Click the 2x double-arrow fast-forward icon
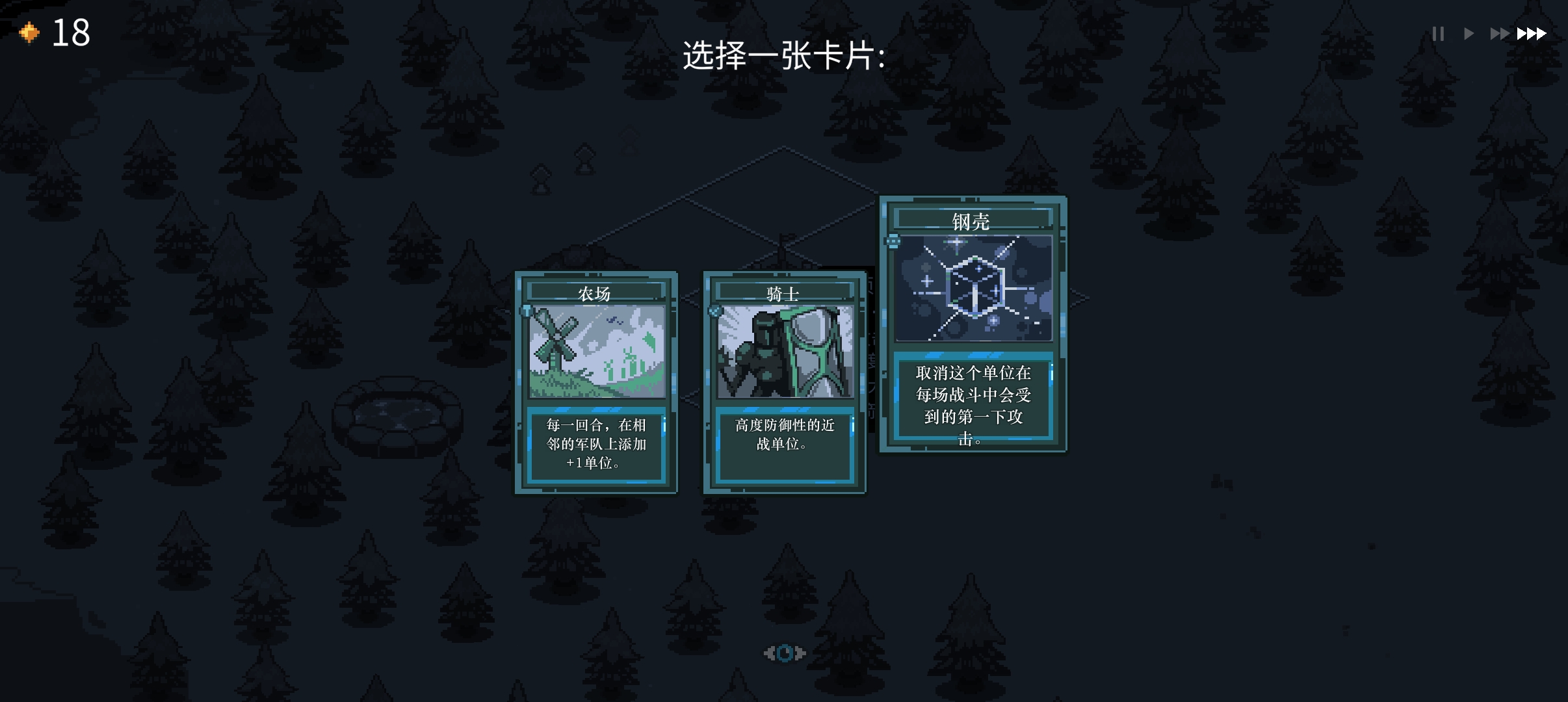The width and height of the screenshot is (1568, 702). pos(1499,32)
